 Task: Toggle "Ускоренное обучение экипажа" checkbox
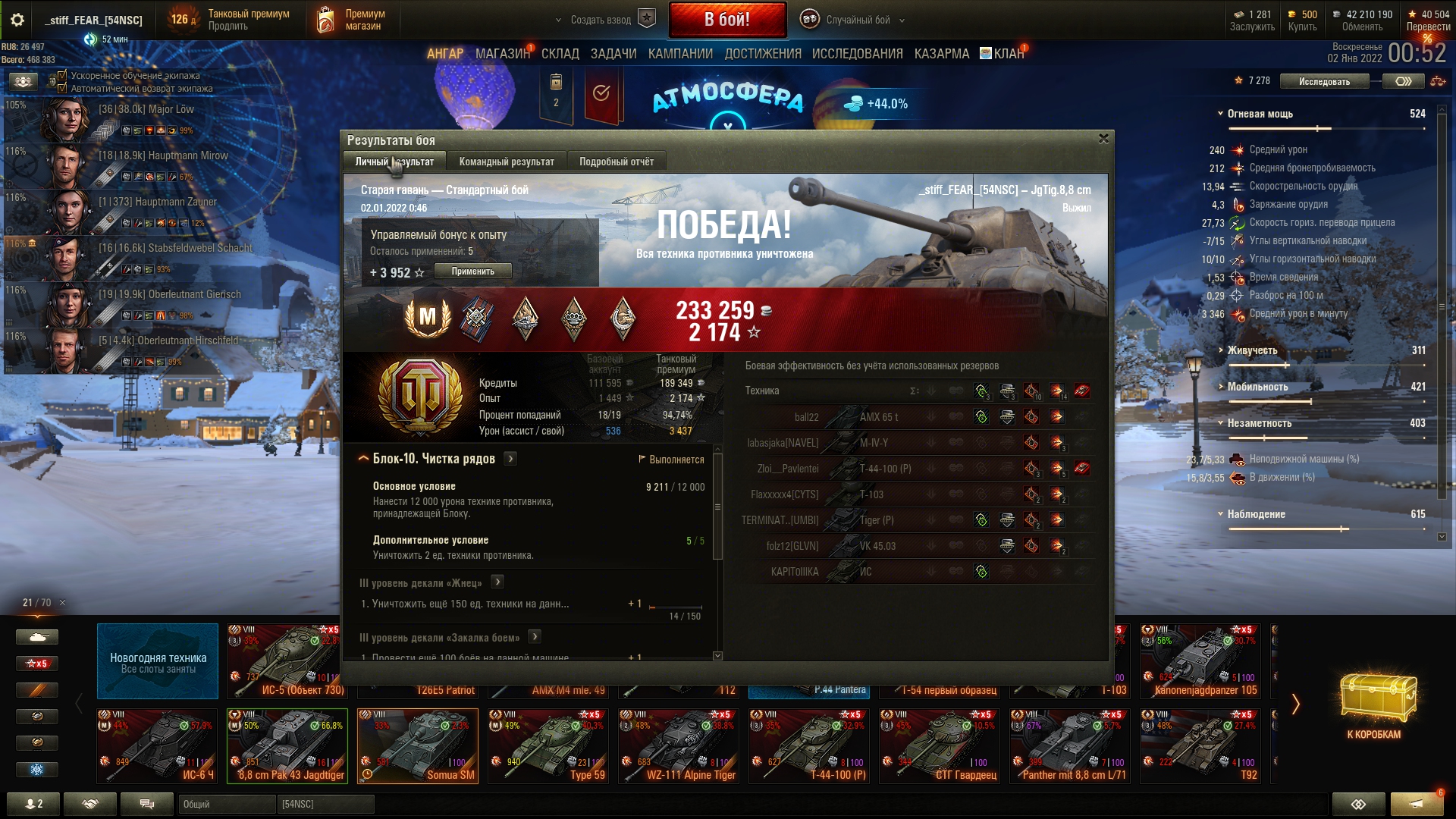tap(62, 75)
